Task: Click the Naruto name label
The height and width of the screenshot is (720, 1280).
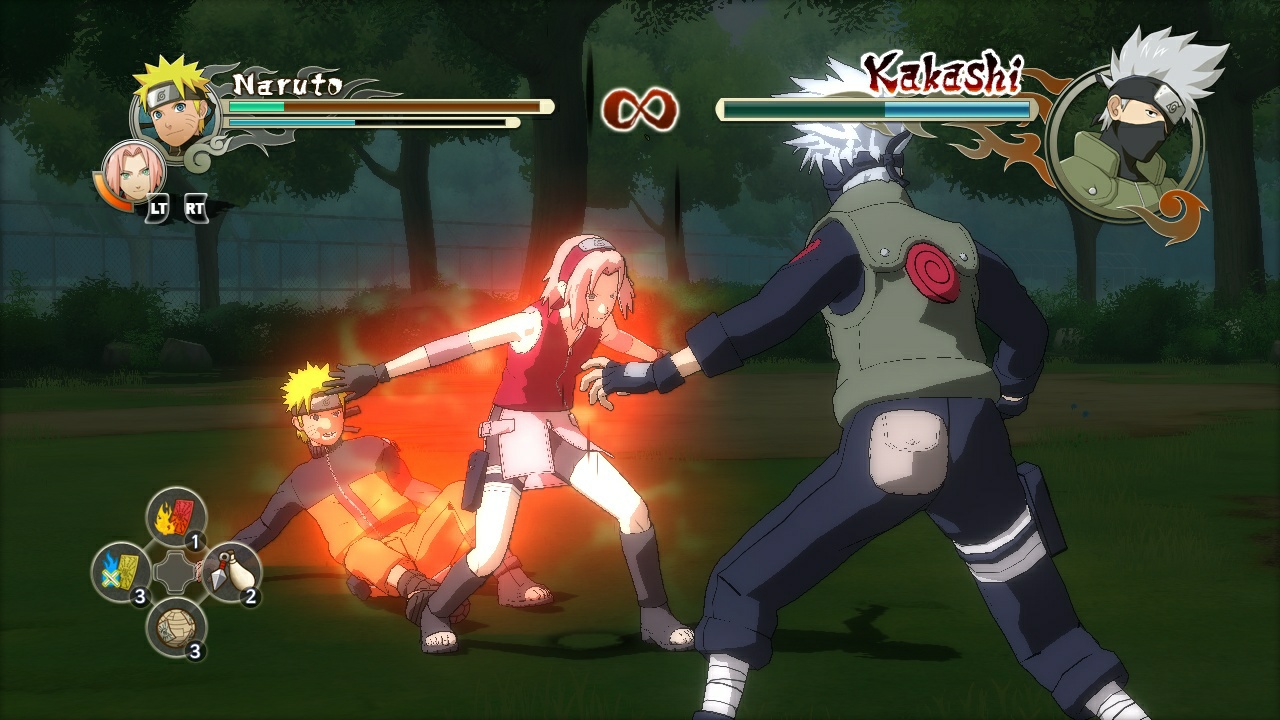Action: 288,85
